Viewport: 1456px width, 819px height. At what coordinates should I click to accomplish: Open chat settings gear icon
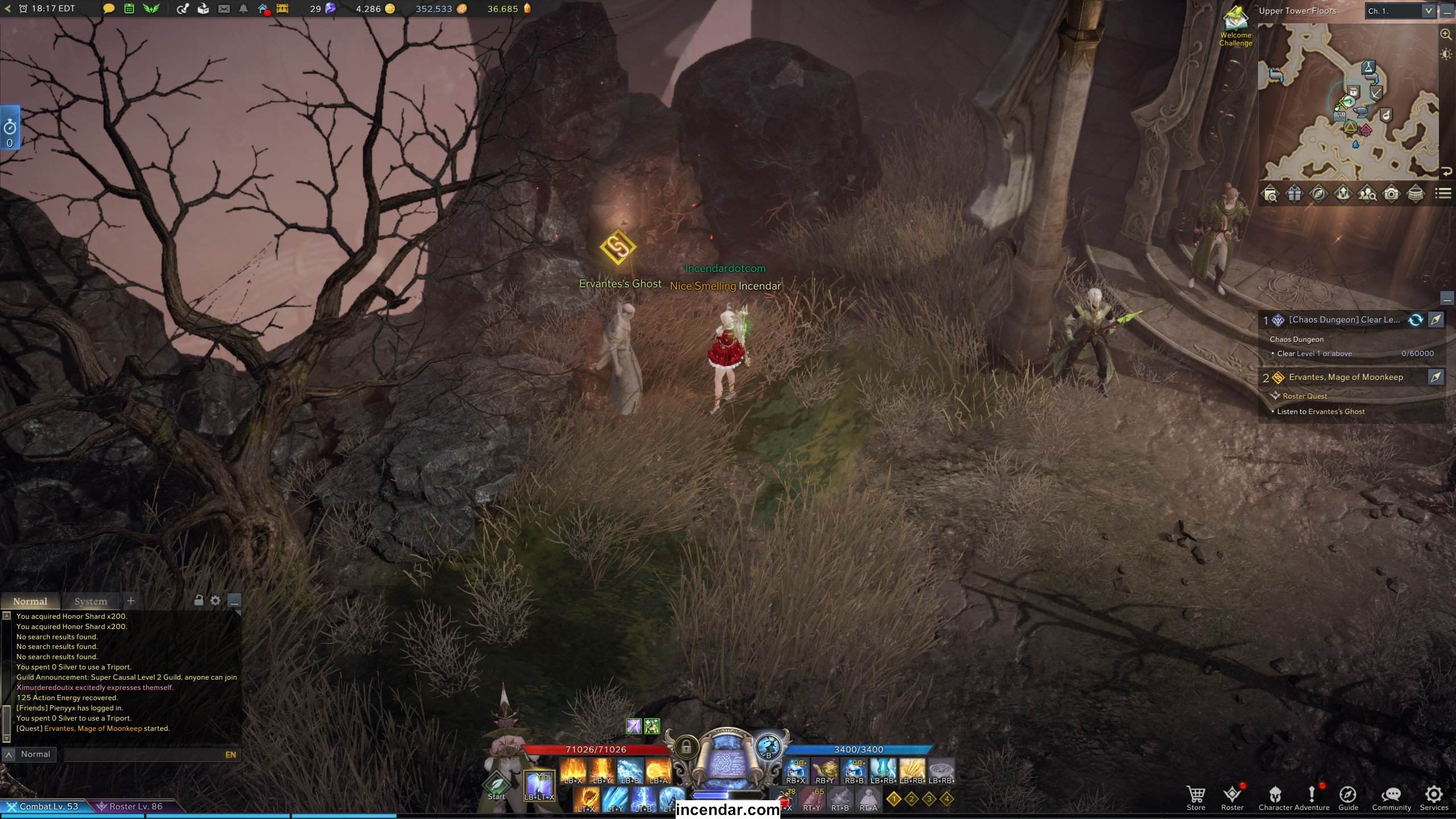click(216, 600)
